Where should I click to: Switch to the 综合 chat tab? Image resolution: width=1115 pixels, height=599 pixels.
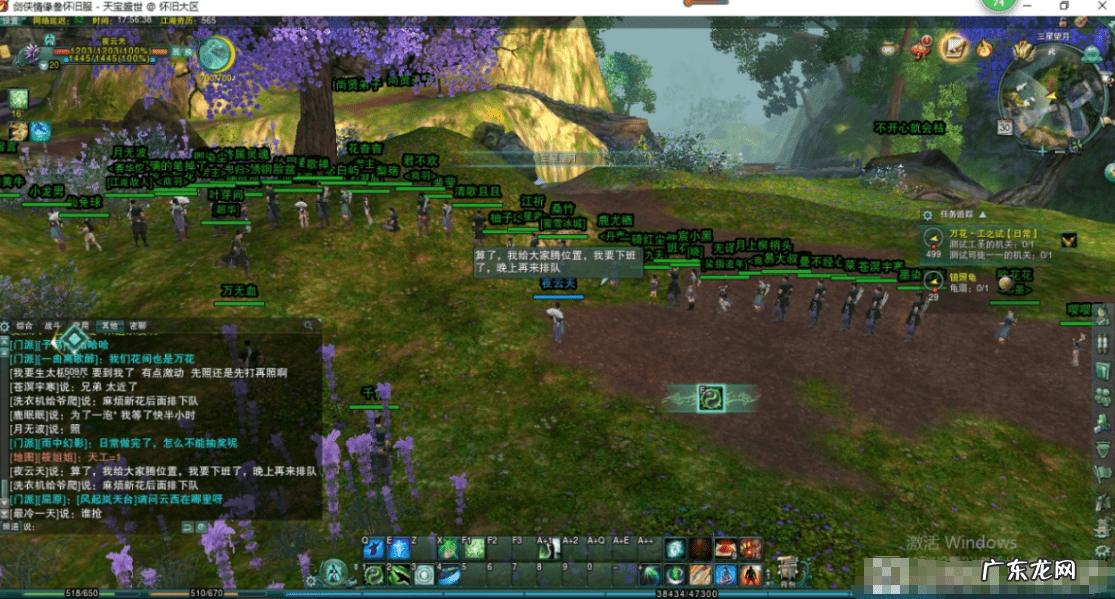click(x=25, y=326)
